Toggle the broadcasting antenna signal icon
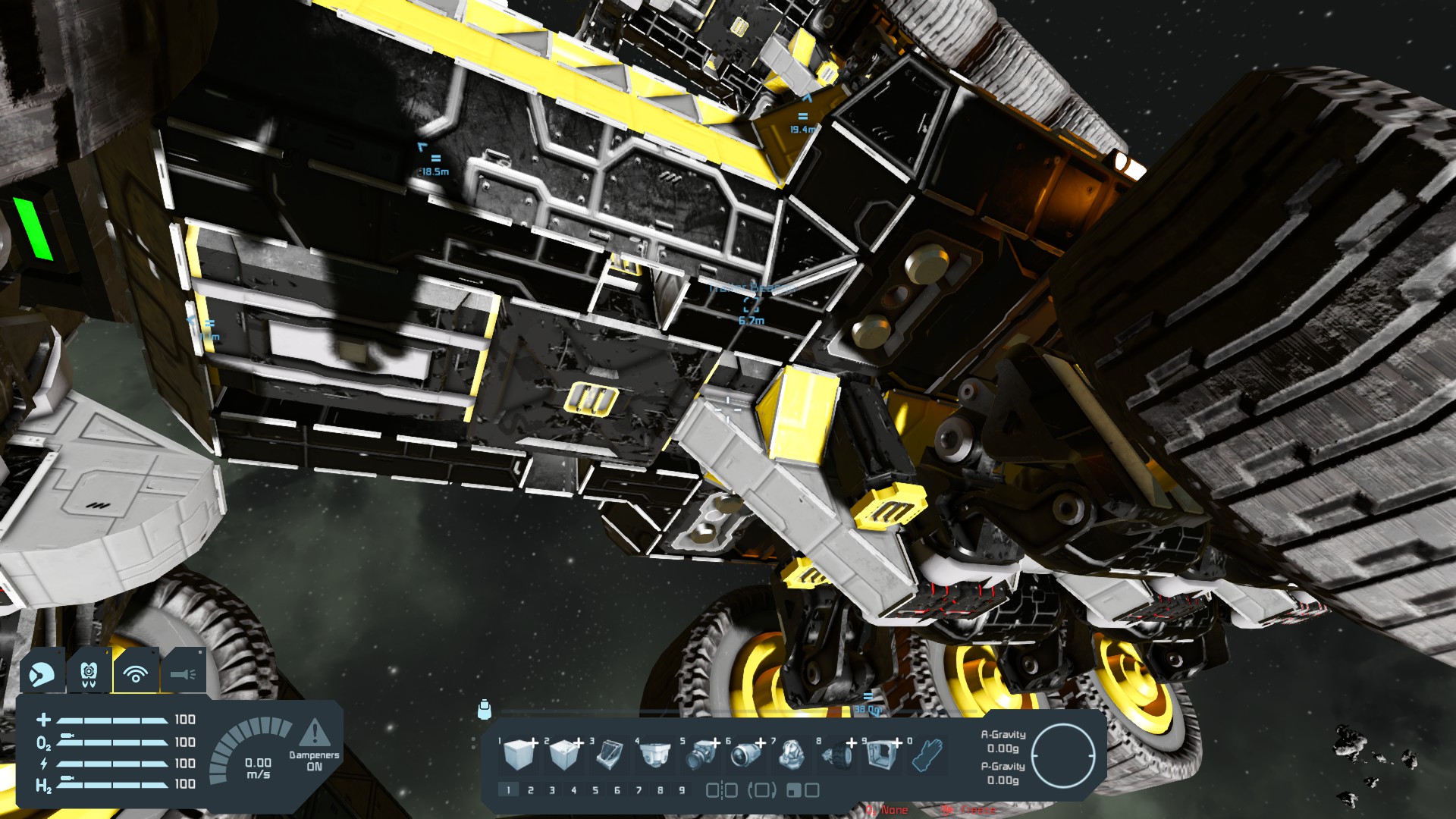1456x819 pixels. point(136,673)
